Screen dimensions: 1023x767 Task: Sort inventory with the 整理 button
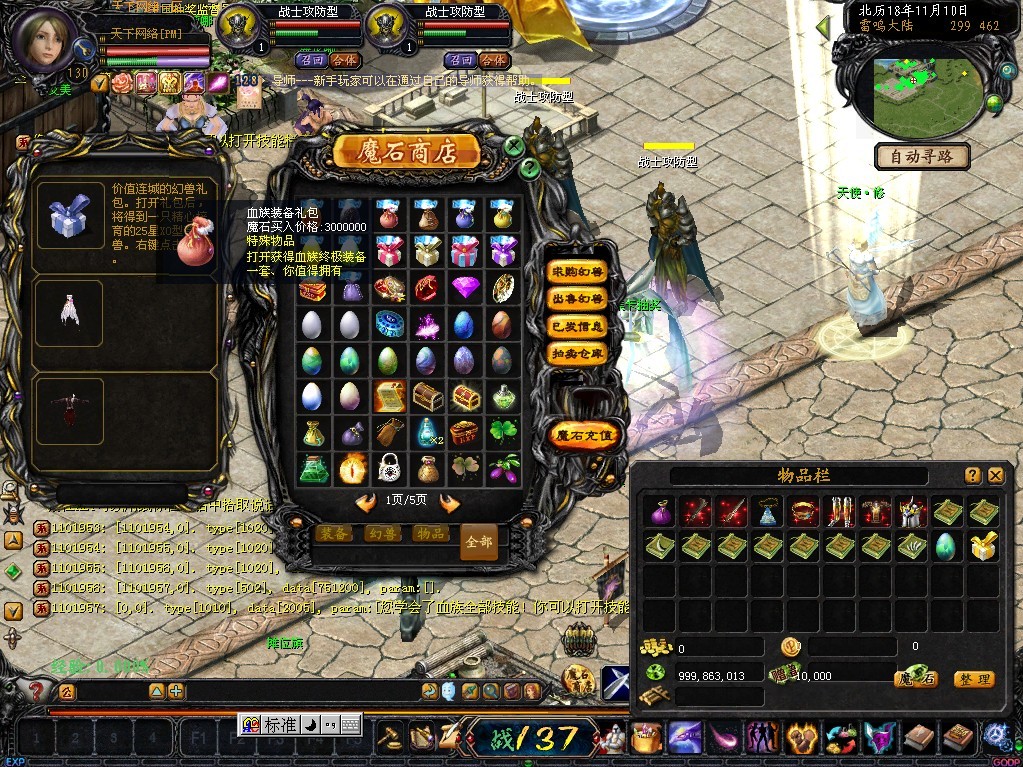[973, 679]
